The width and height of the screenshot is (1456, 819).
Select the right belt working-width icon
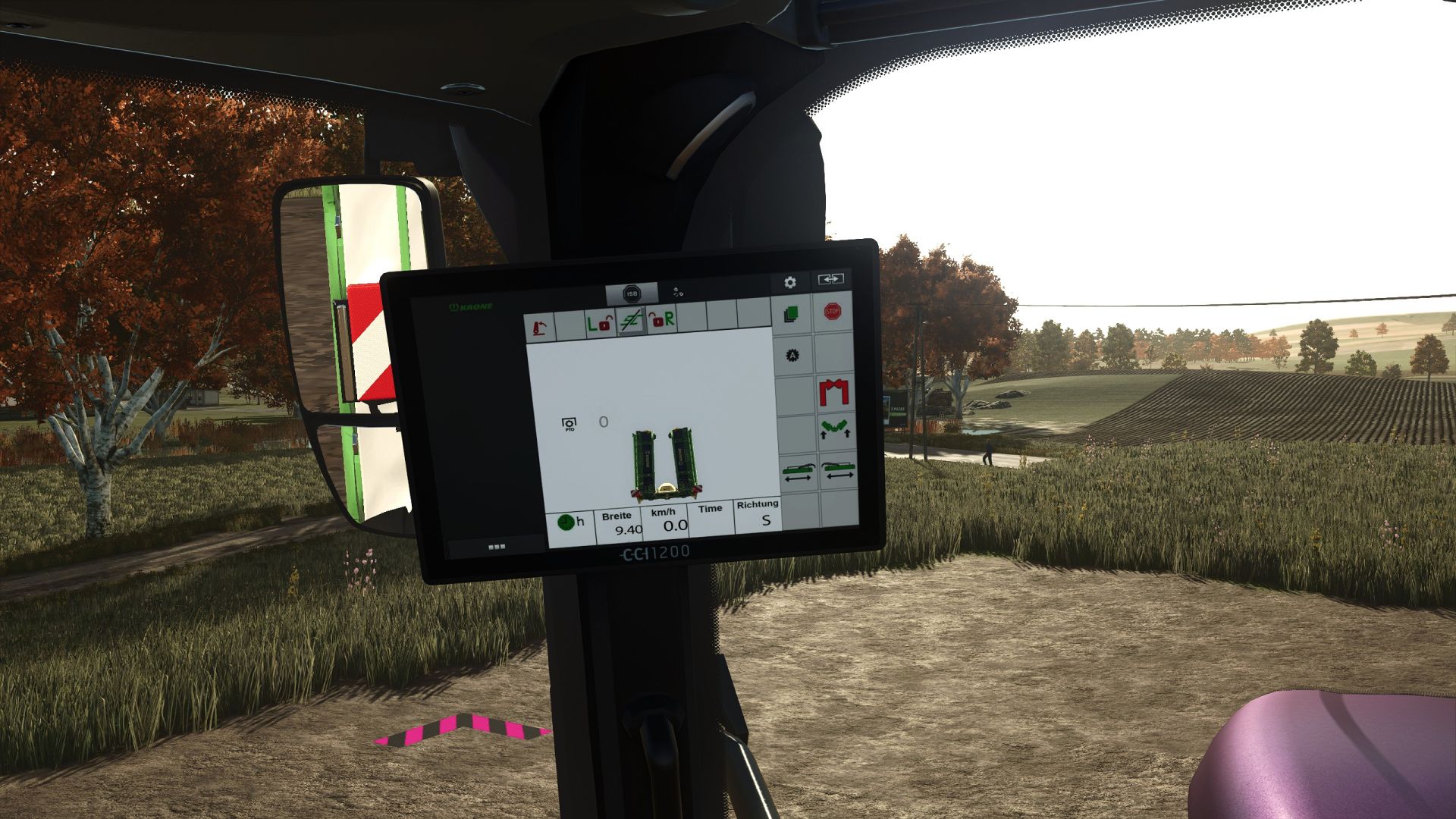(839, 470)
